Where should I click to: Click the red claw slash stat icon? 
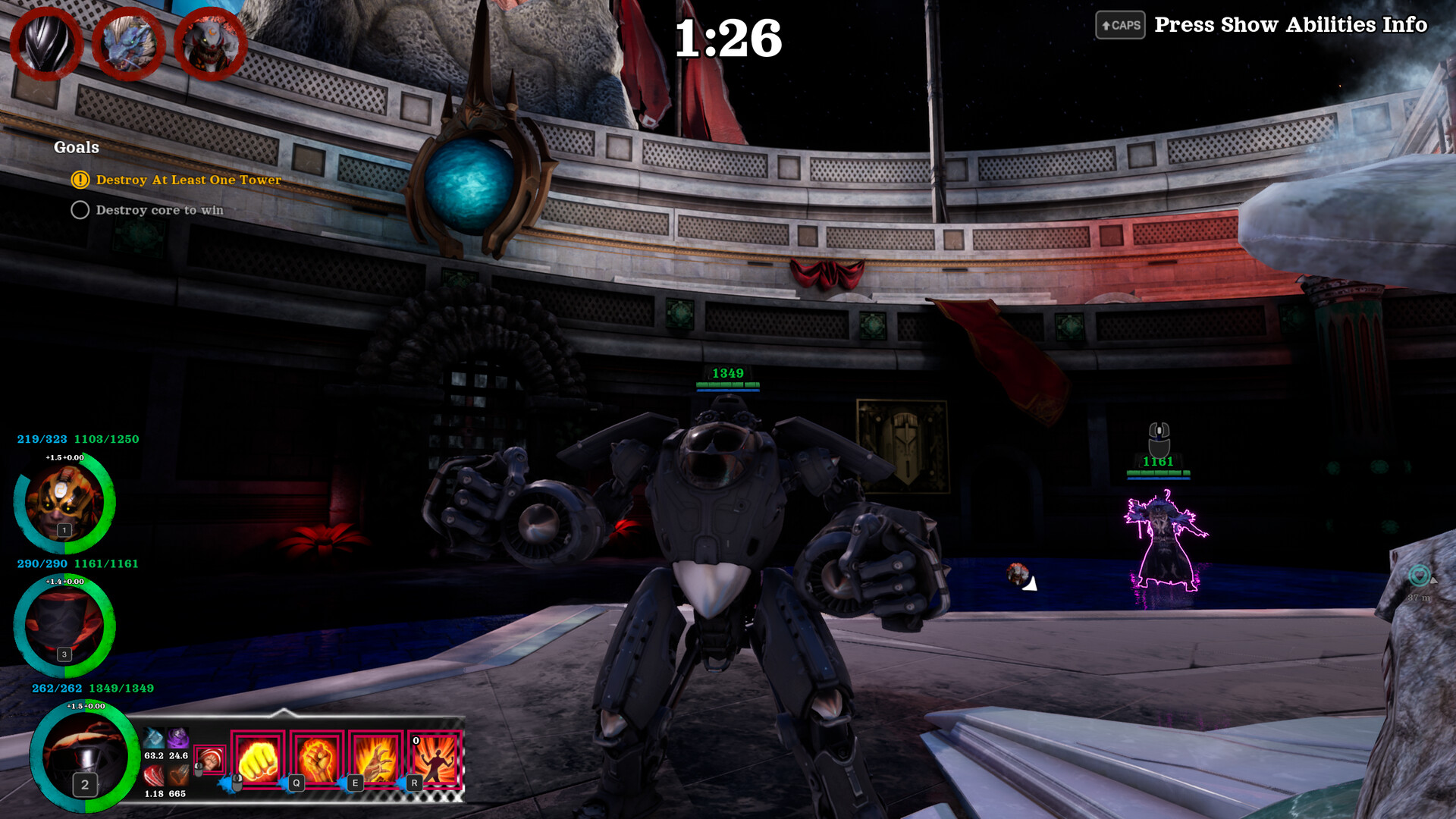pos(154,775)
